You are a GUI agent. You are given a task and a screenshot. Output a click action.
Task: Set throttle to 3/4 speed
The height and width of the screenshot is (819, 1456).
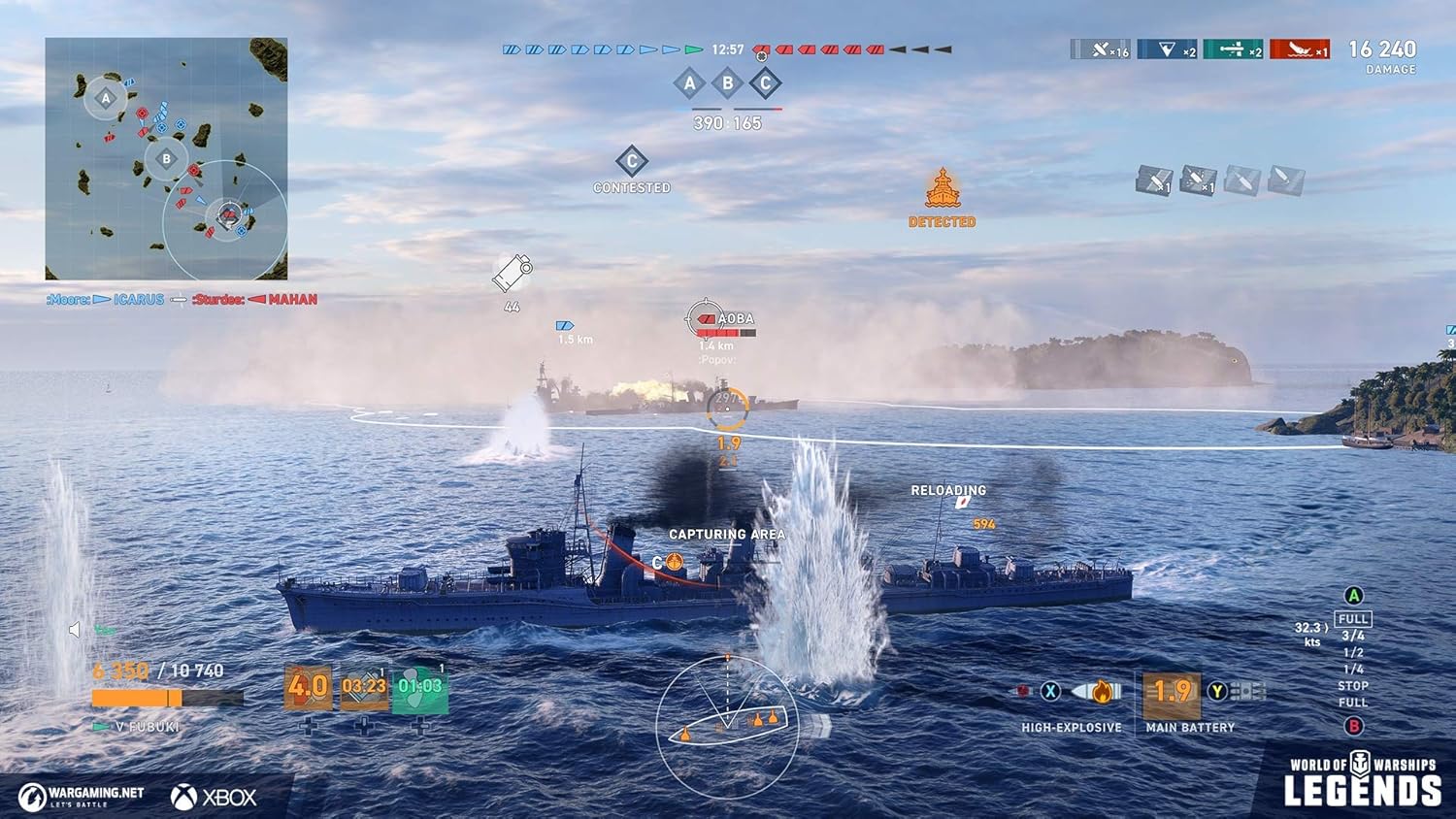1353,636
